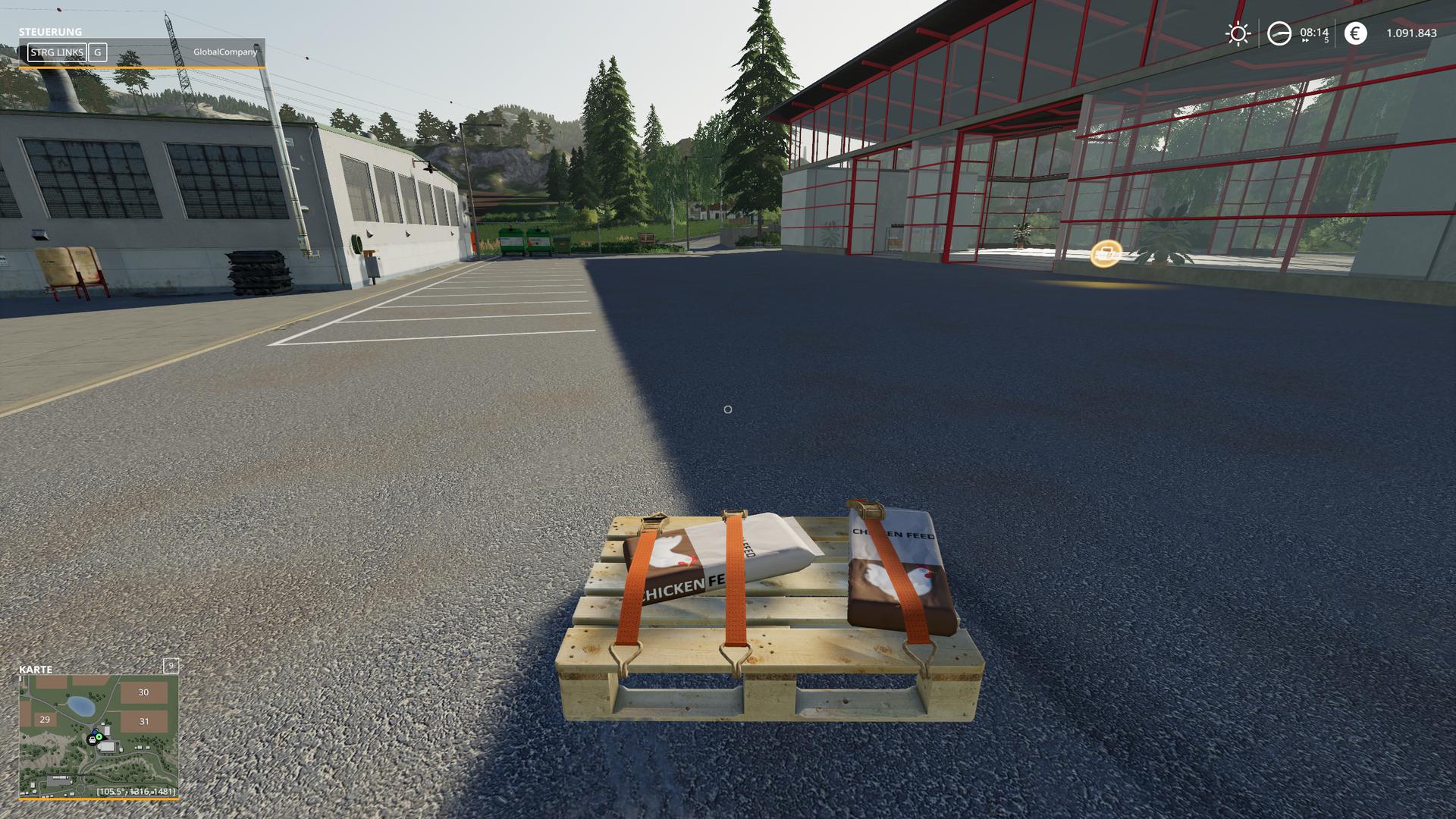
Task: Click the sun weather icon
Action: pos(1238,33)
